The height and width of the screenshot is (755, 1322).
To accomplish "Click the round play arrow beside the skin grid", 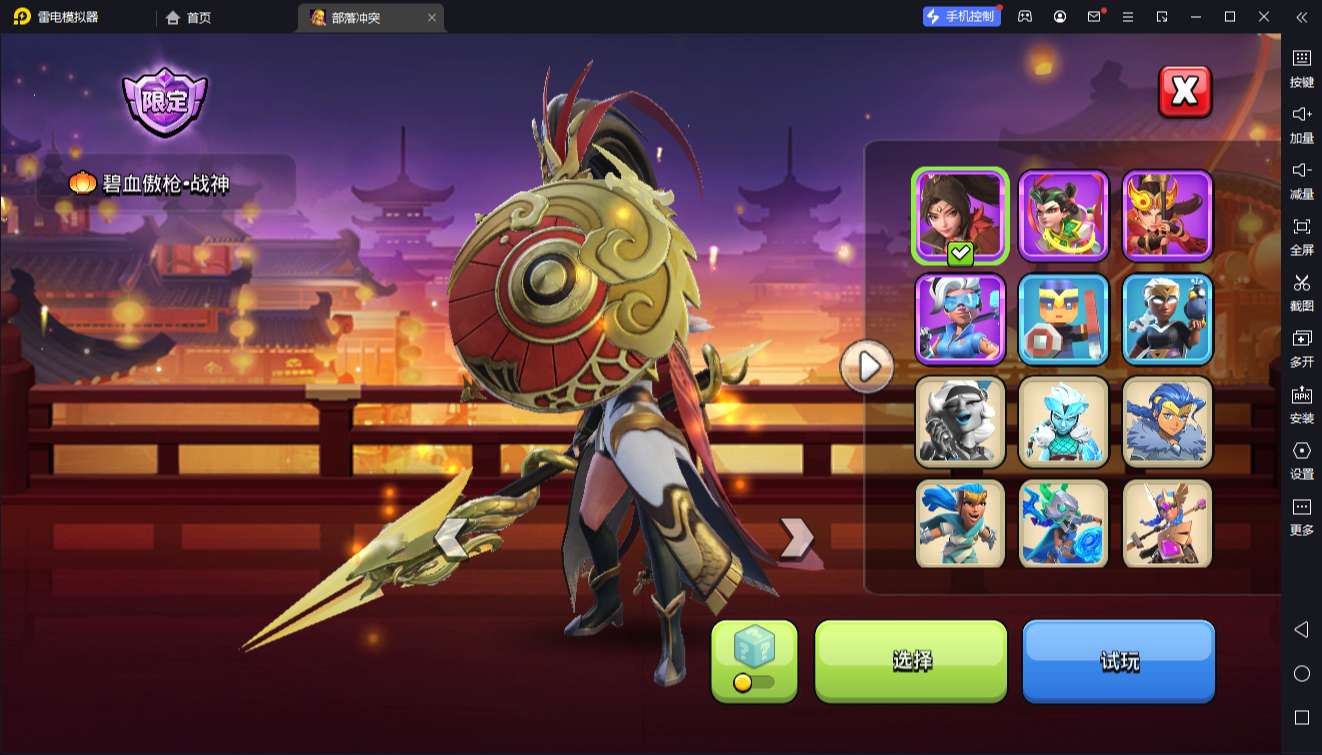I will pyautogui.click(x=867, y=367).
